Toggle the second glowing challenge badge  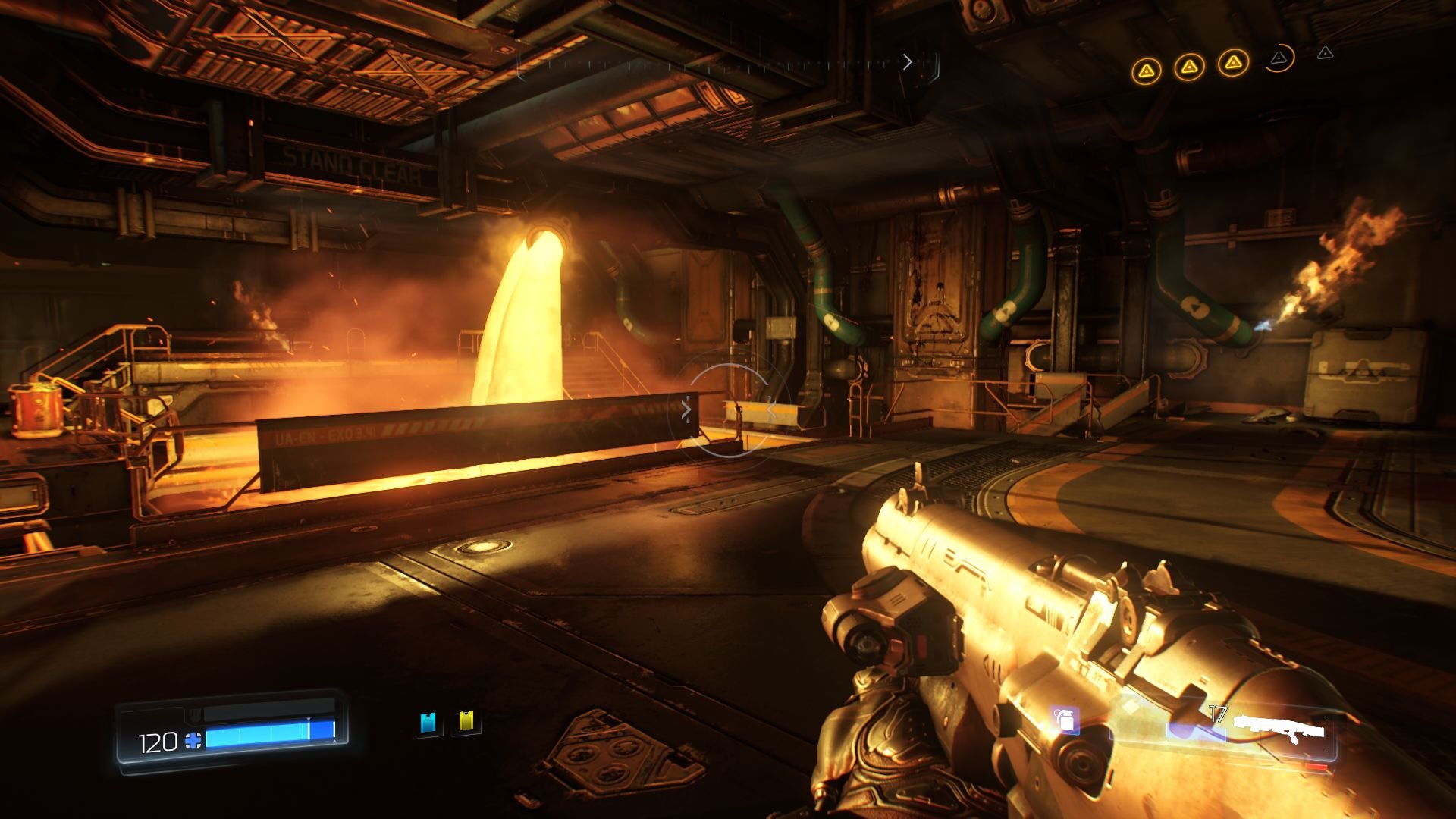1190,67
